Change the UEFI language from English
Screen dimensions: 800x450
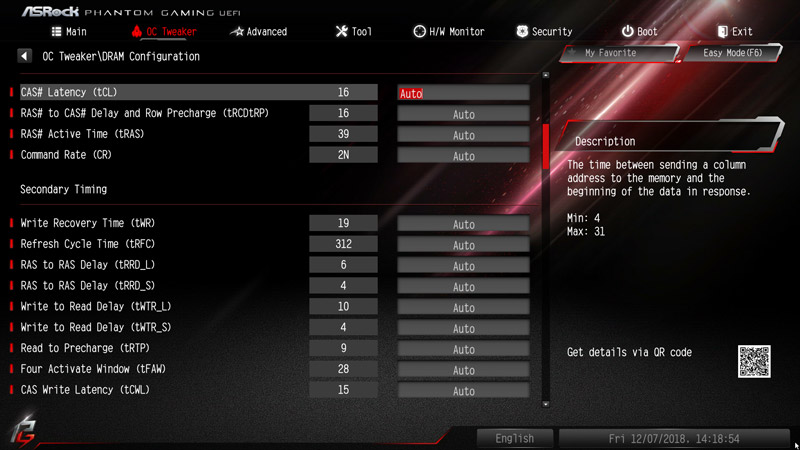pyautogui.click(x=515, y=438)
